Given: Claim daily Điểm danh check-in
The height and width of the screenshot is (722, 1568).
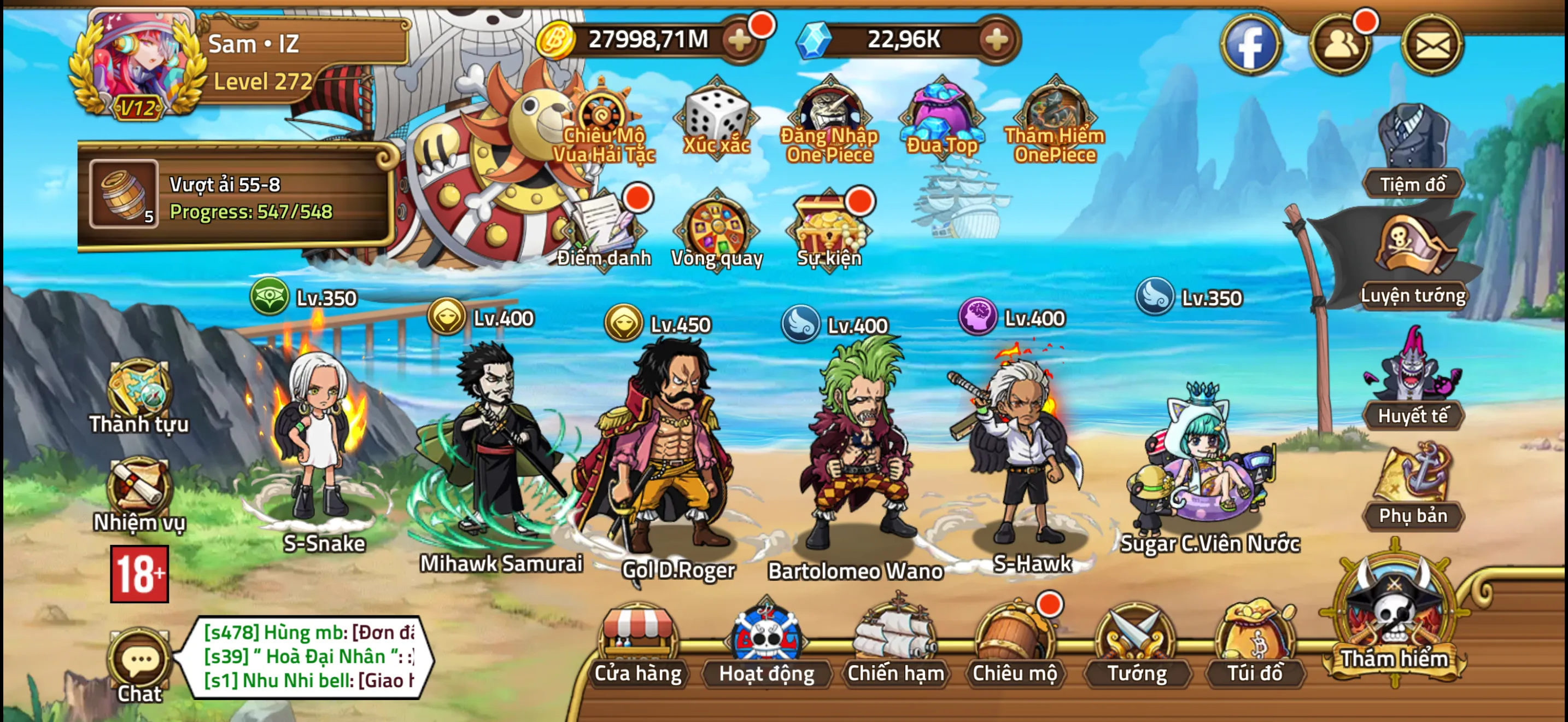Looking at the screenshot, I should (604, 231).
